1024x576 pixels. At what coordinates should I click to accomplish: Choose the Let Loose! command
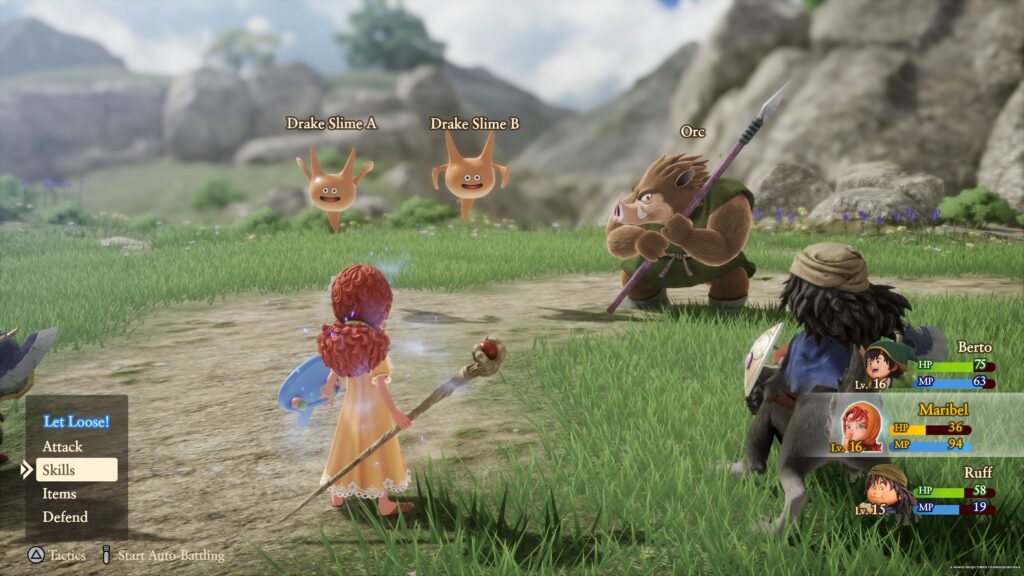(76, 421)
